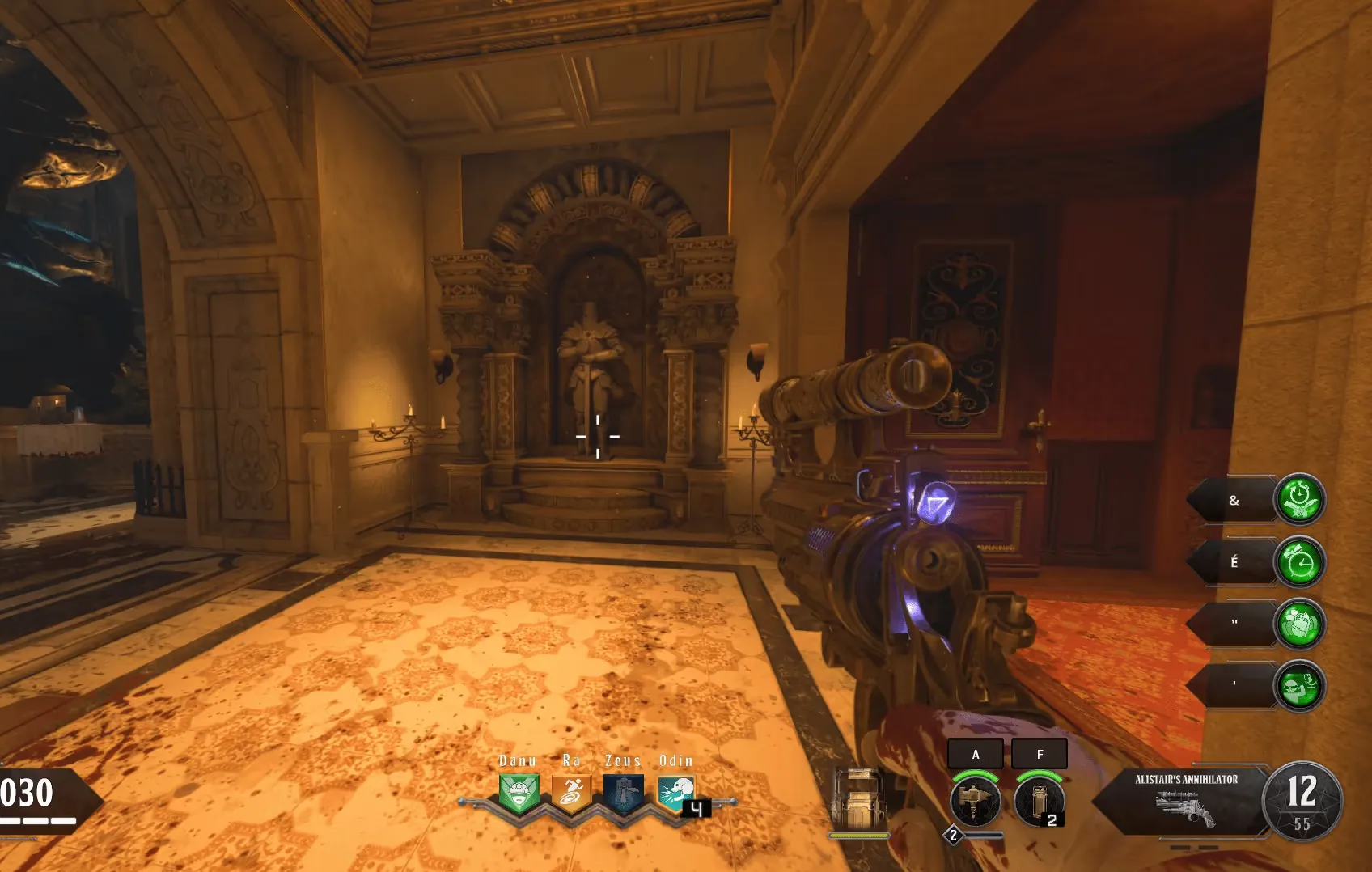Viewport: 1372px width, 872px height.
Task: Activate the bottom soldier elixir
Action: [1299, 686]
